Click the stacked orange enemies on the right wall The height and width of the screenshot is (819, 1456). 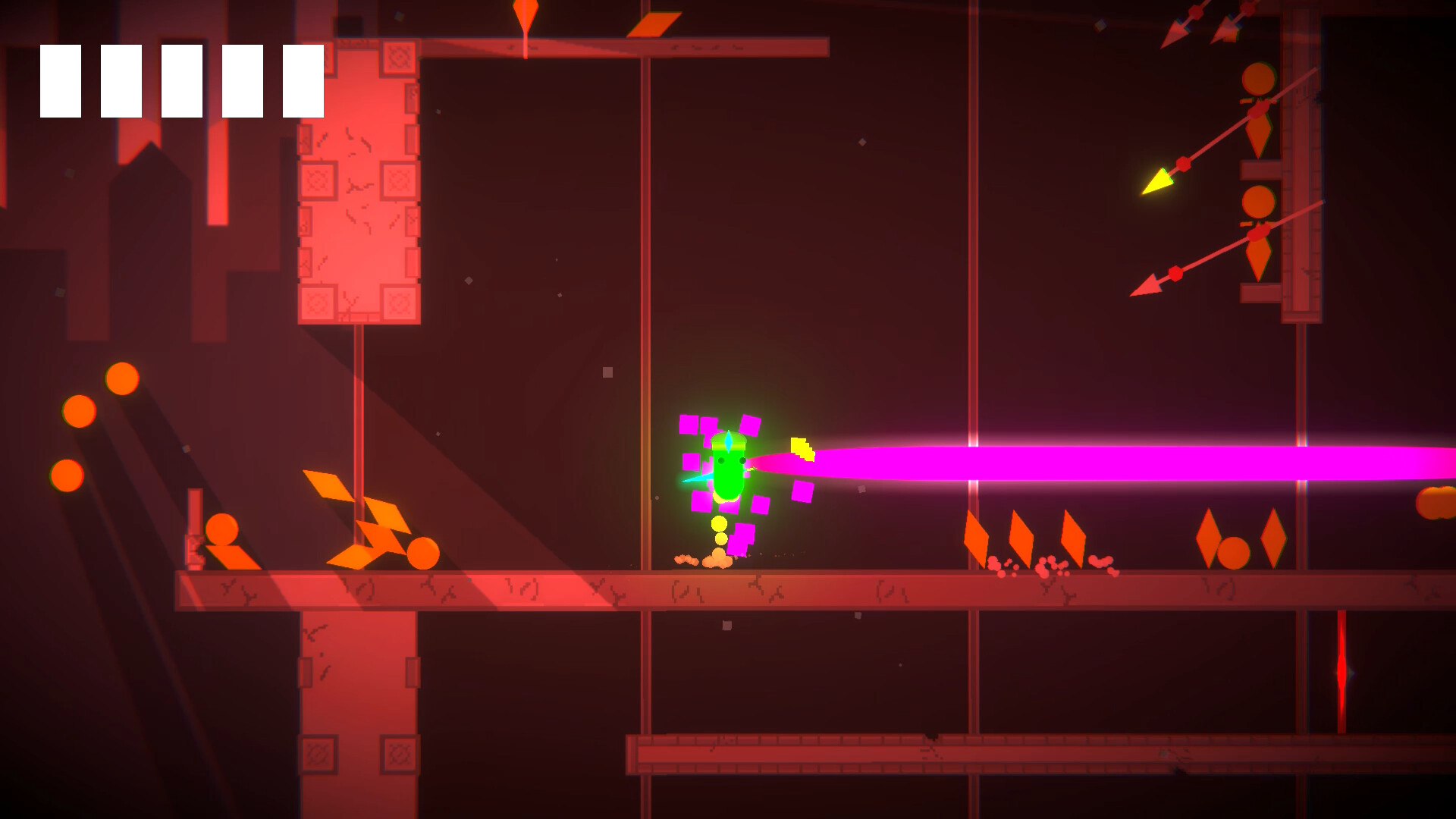point(1259,136)
